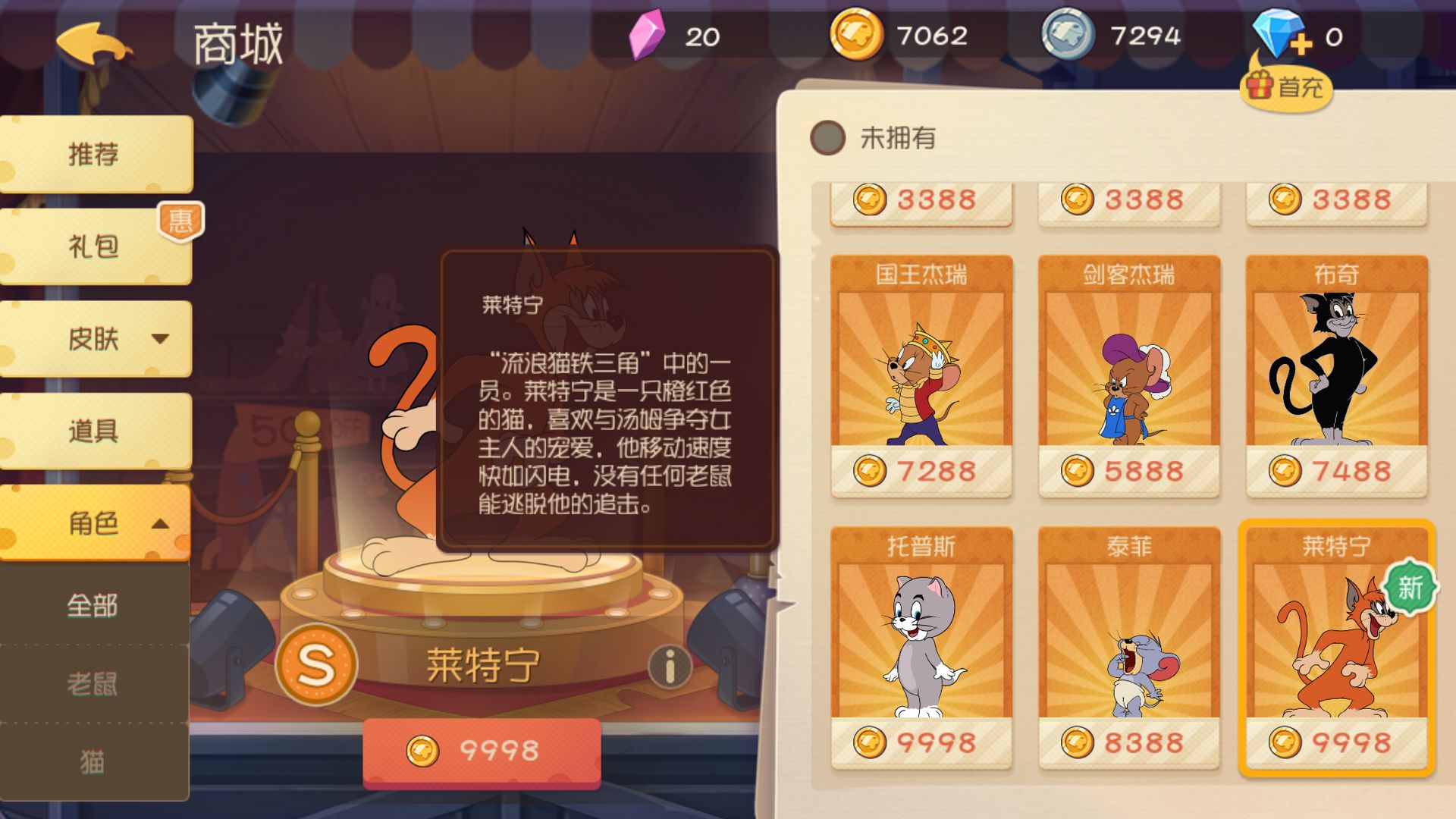Switch to the 道具 shop tab
Screen dimensions: 1456x819
coord(95,430)
